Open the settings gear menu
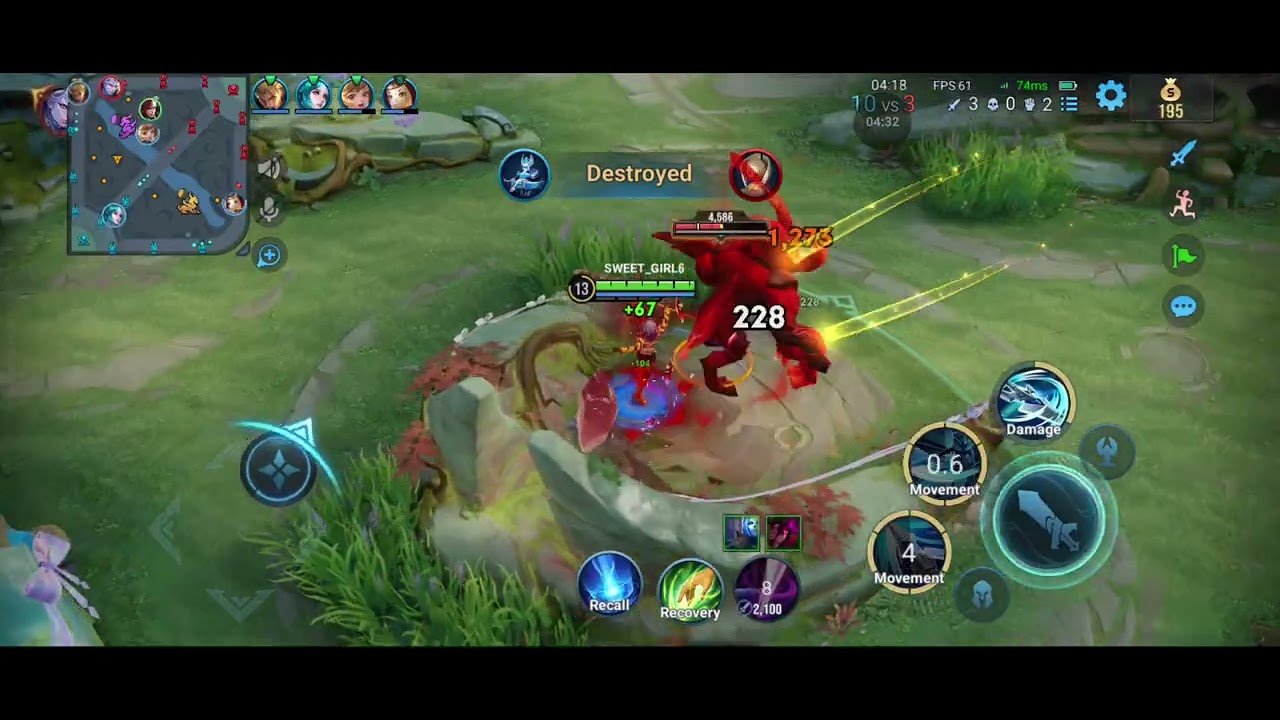Screen dimensions: 1280x720 click(x=1111, y=96)
